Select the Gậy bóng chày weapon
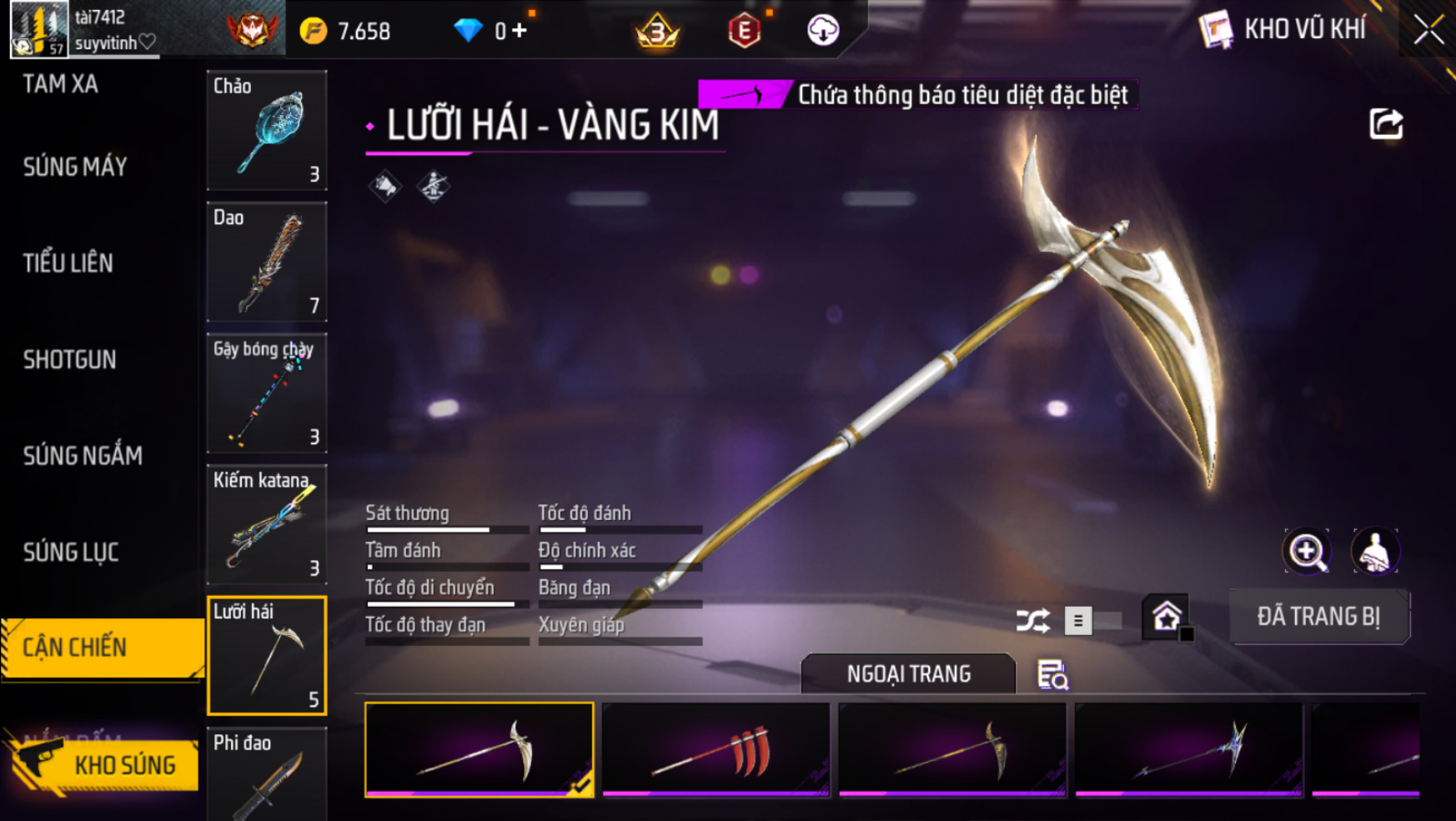This screenshot has height=821, width=1456. click(x=267, y=393)
